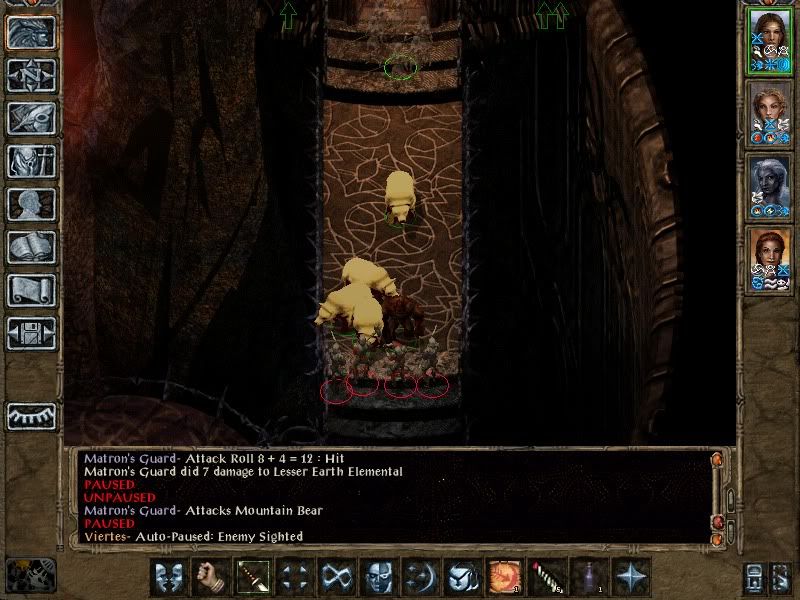Open the character record bust icon
This screenshot has width=800, height=600.
(31, 204)
